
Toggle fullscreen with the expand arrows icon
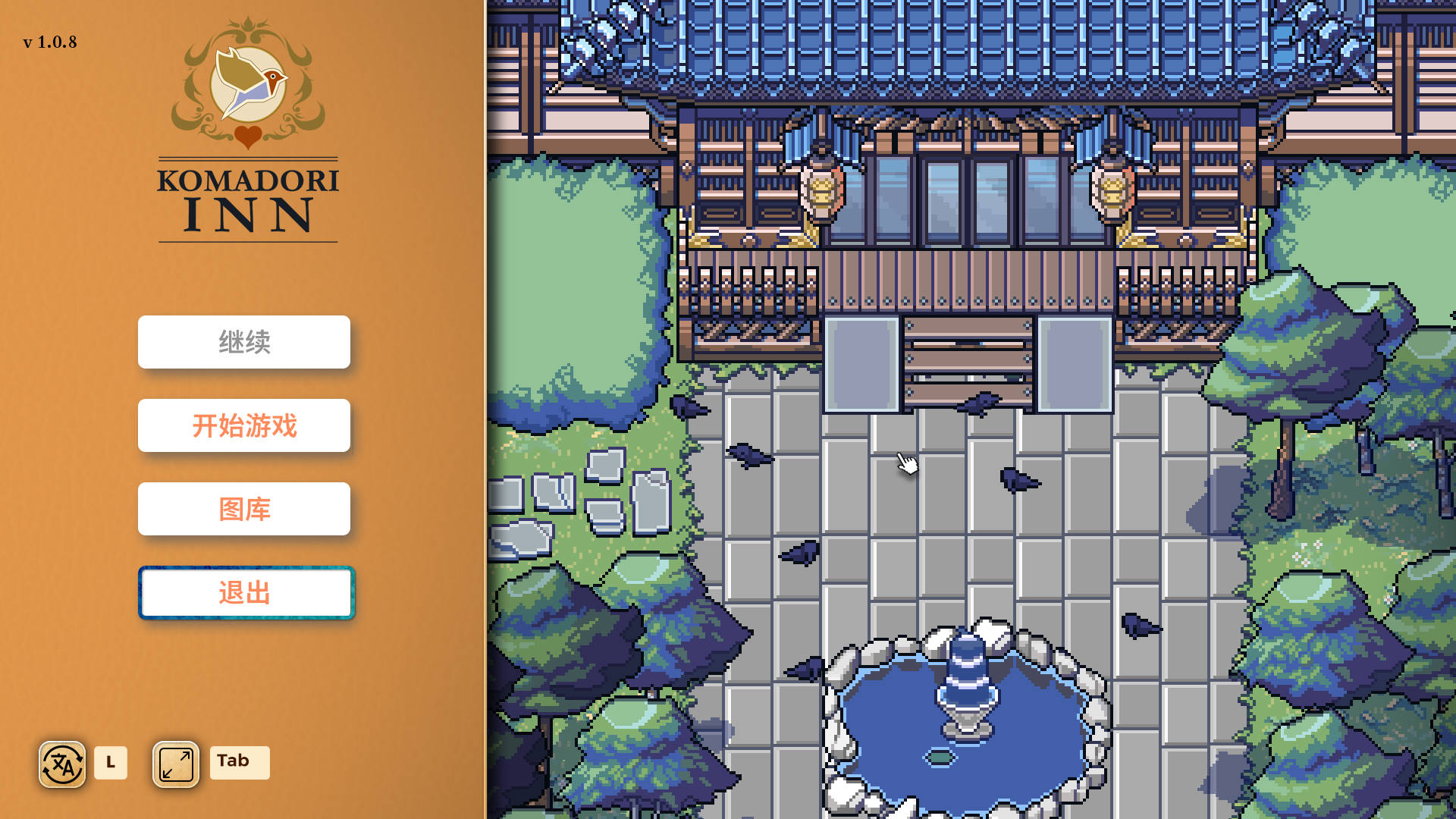(x=176, y=764)
